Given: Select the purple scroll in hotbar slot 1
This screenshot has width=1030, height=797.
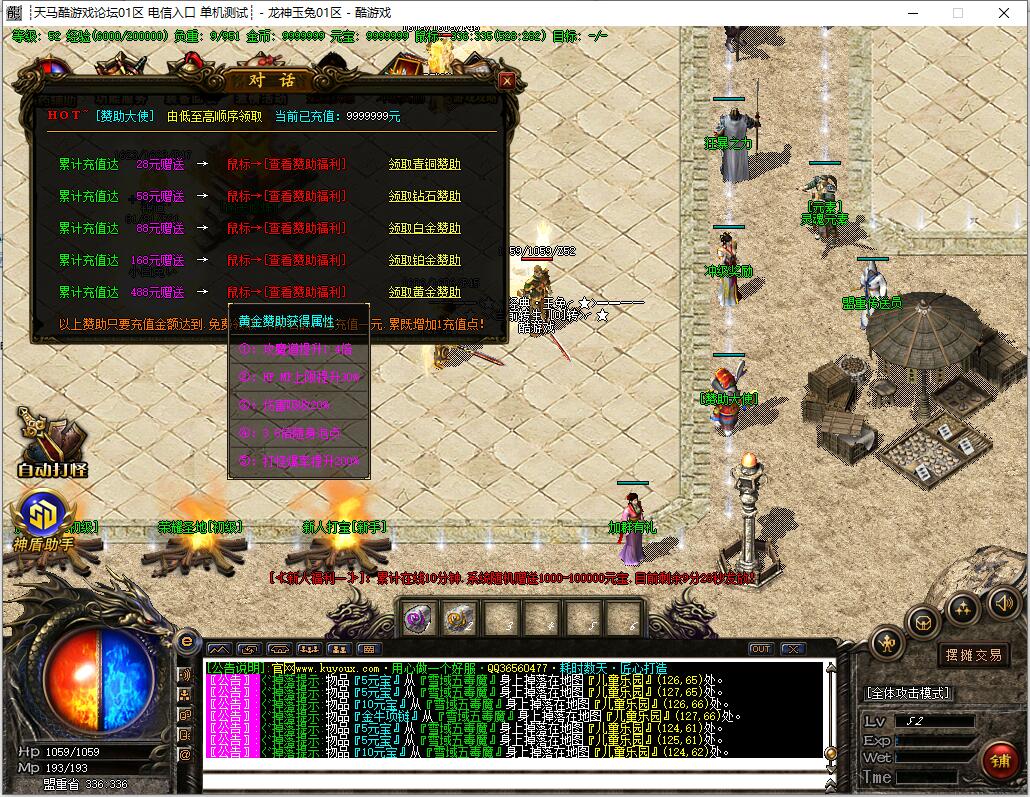Looking at the screenshot, I should [418, 619].
